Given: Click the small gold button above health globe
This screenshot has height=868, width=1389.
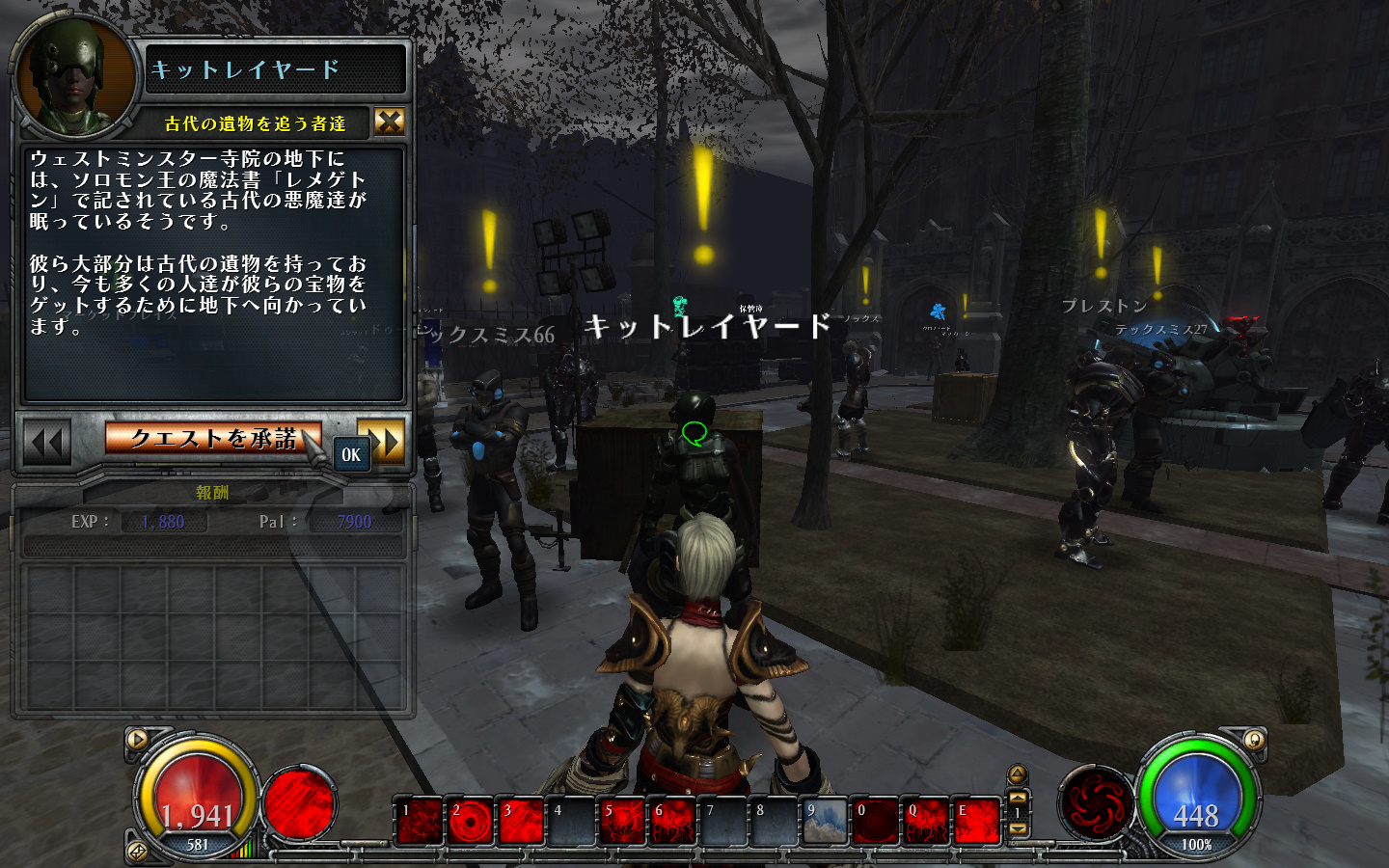Looking at the screenshot, I should point(138,740).
